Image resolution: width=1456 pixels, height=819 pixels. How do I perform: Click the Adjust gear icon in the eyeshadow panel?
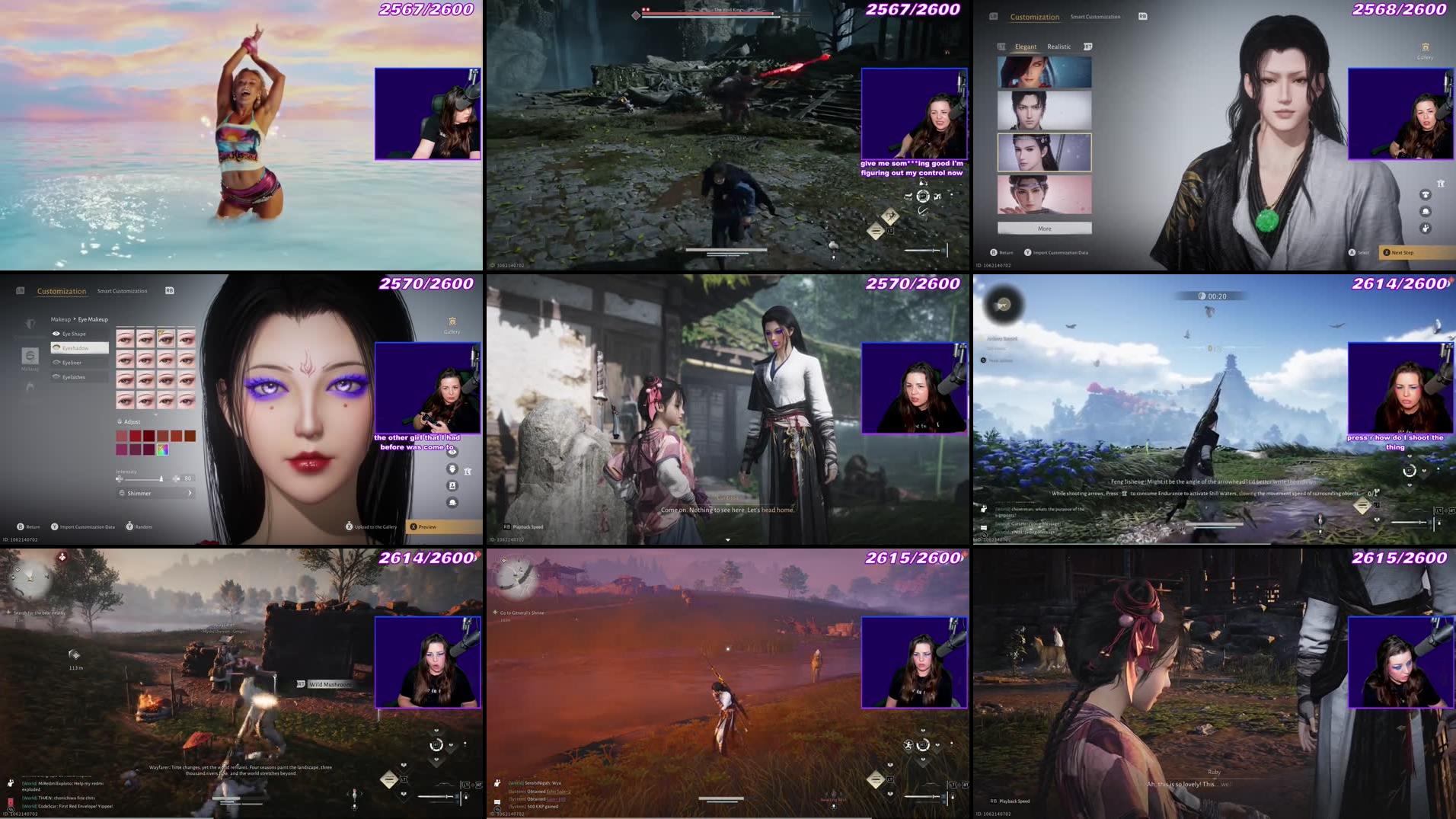pos(119,421)
